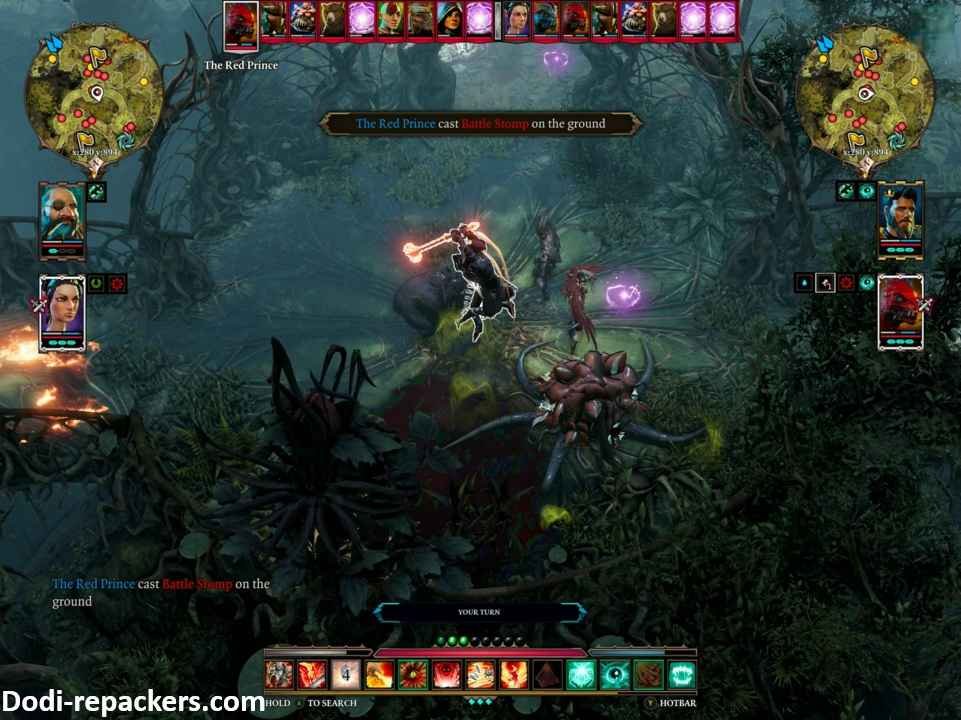Open the minimap above the bearded man portrait
The height and width of the screenshot is (720, 961).
865,90
